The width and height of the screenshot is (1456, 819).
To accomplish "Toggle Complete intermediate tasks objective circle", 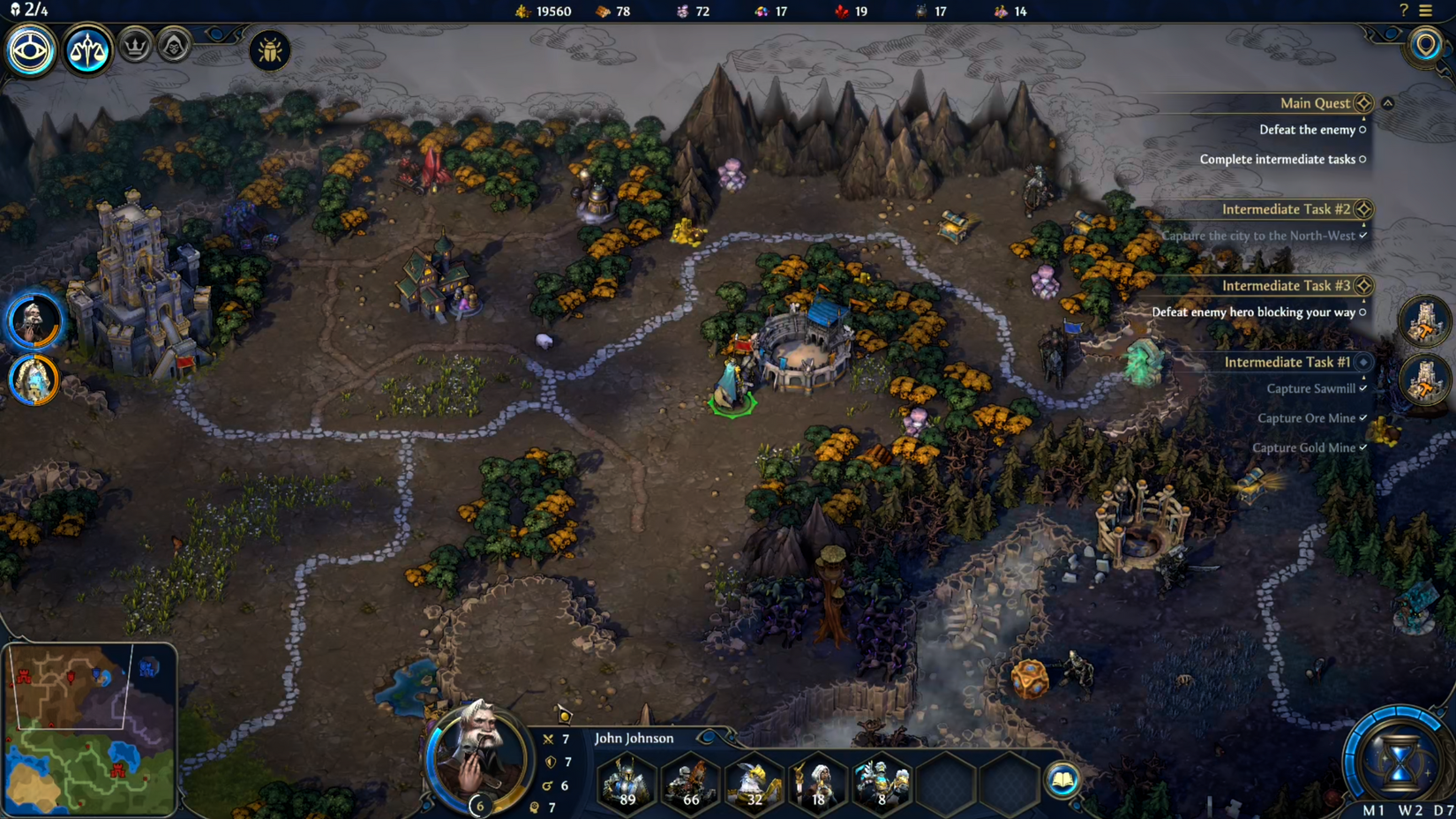I will 1362,160.
